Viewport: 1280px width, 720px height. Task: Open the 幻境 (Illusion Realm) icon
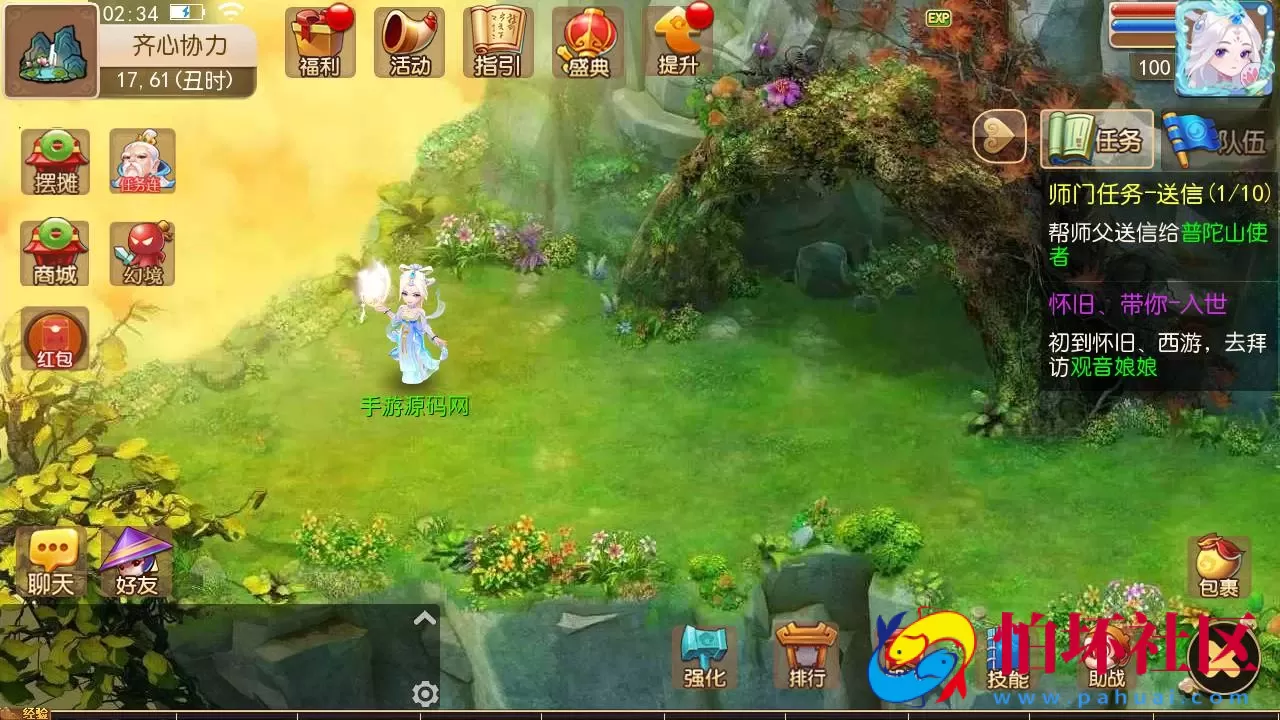click(143, 252)
